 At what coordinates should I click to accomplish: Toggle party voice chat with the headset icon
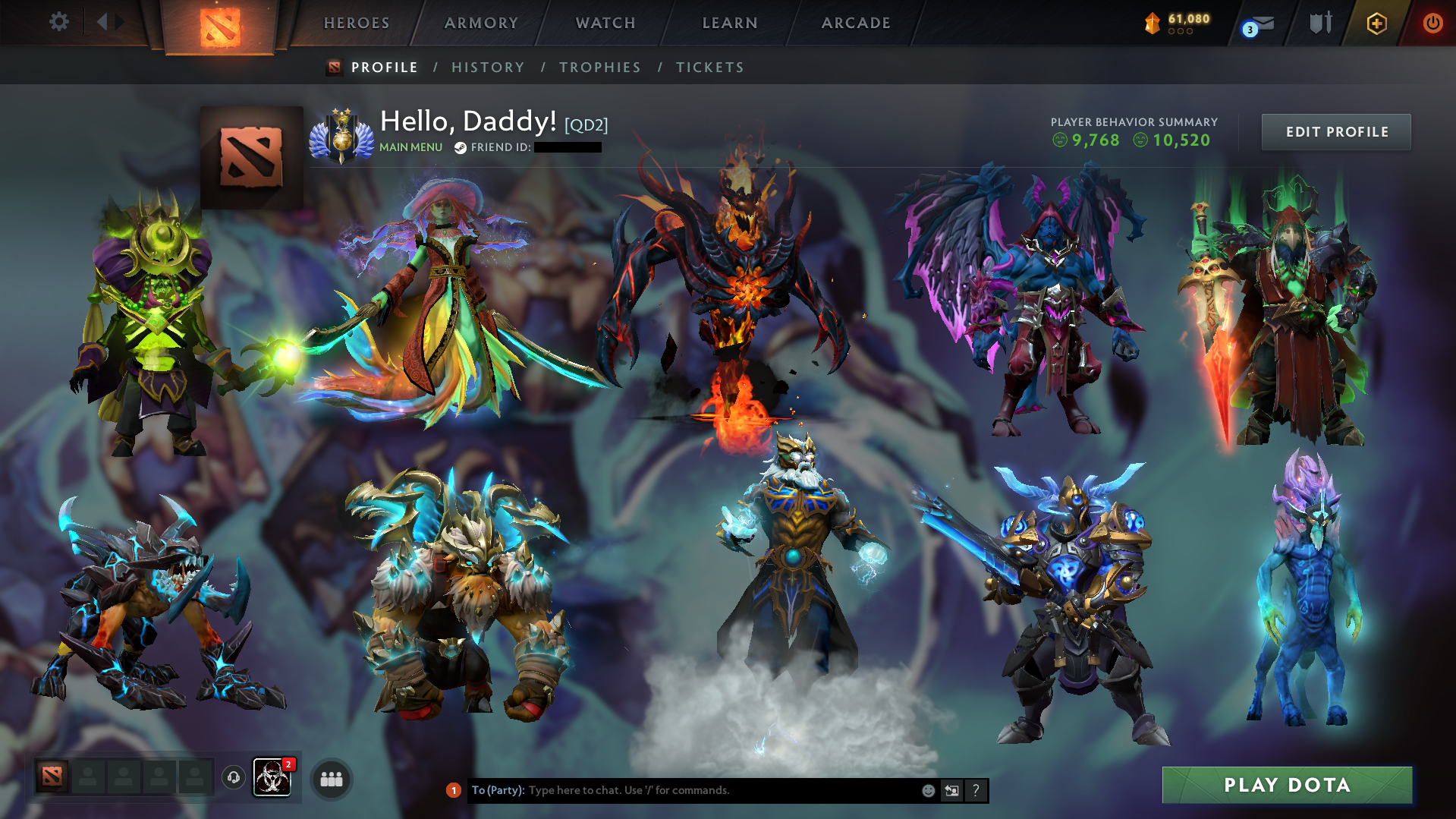[233, 778]
